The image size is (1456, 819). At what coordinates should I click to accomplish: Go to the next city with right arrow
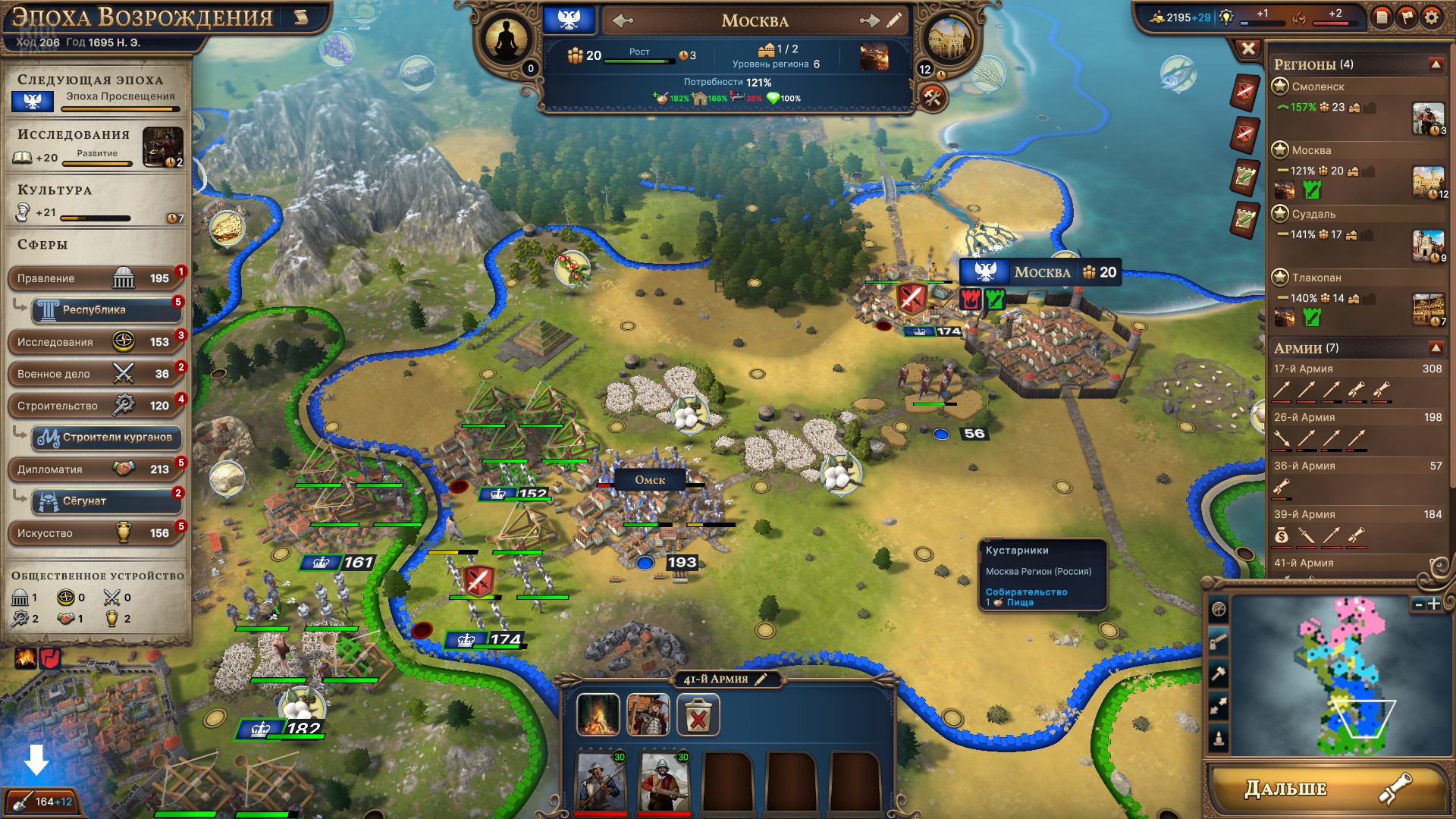869,21
